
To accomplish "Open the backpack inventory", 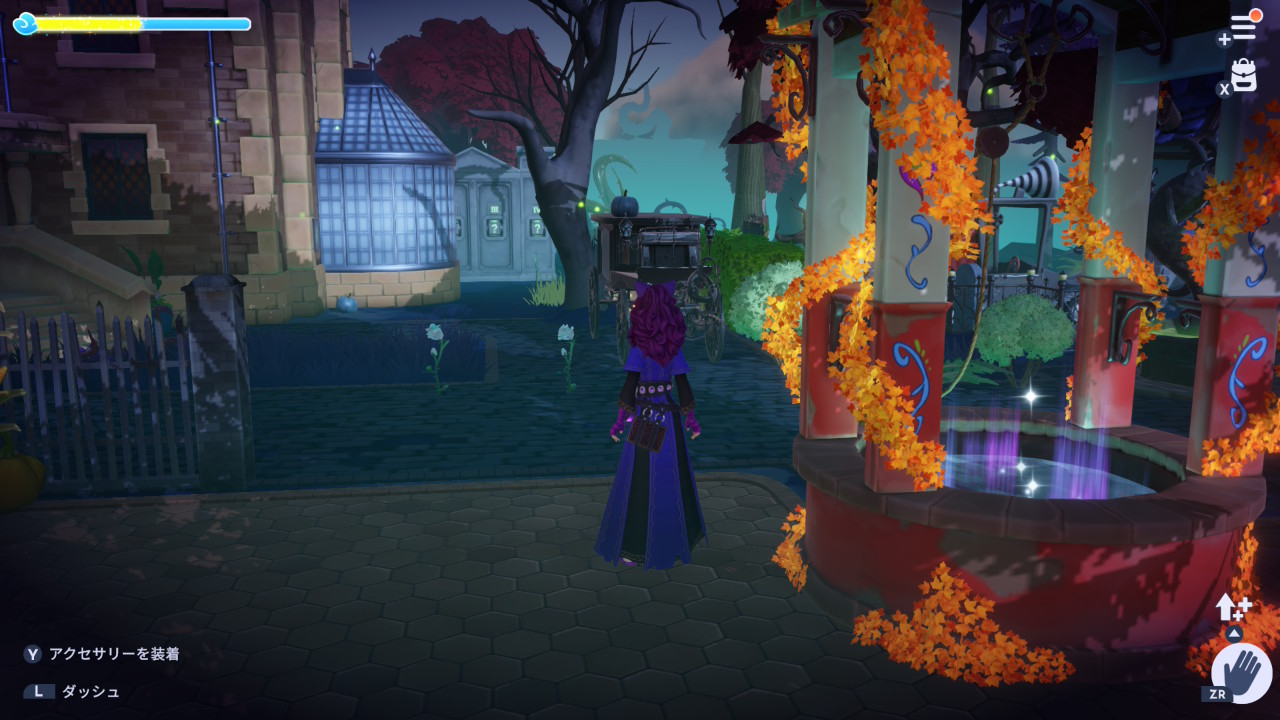I will (x=1243, y=76).
